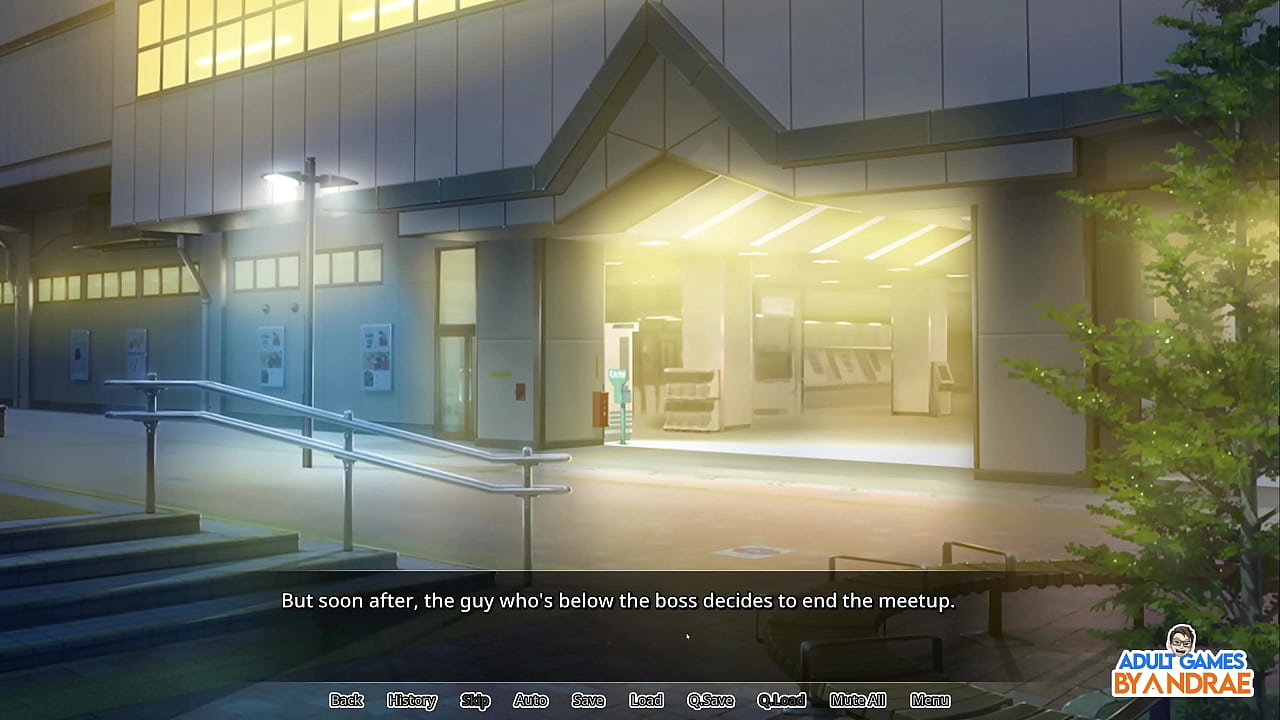Open the Load game screen
Image resolution: width=1280 pixels, height=720 pixels.
[x=646, y=700]
